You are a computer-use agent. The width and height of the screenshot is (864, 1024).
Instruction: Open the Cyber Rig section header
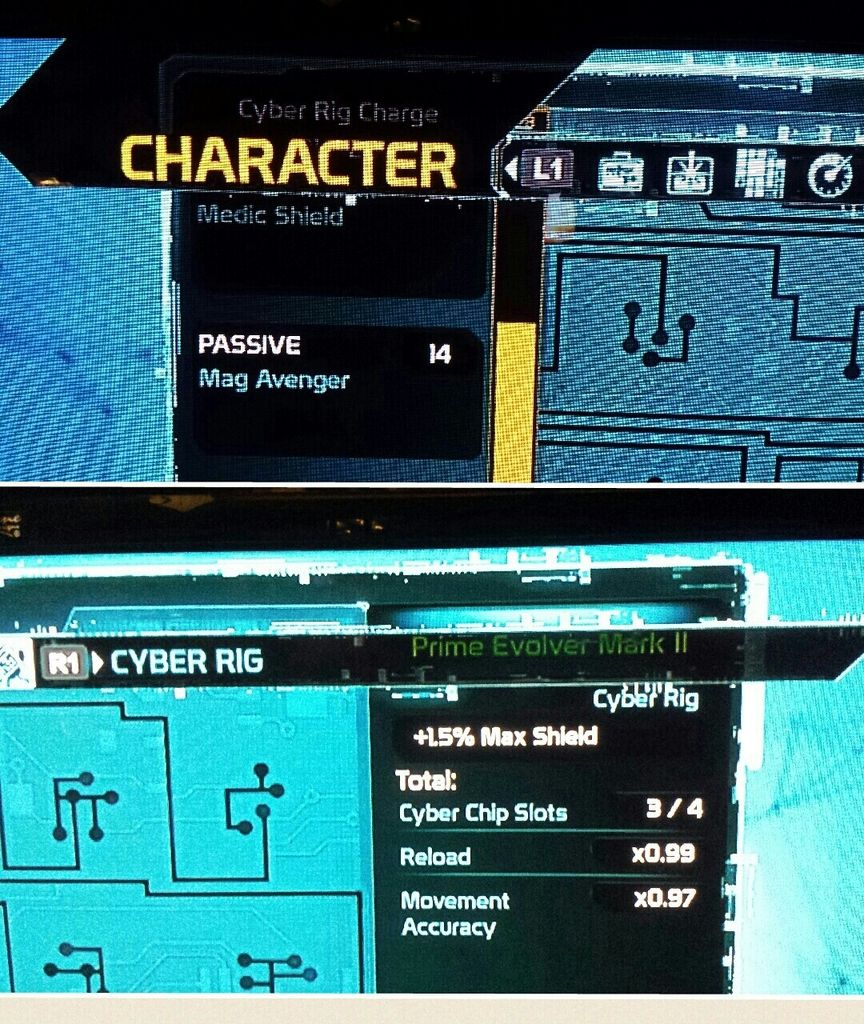click(x=186, y=662)
